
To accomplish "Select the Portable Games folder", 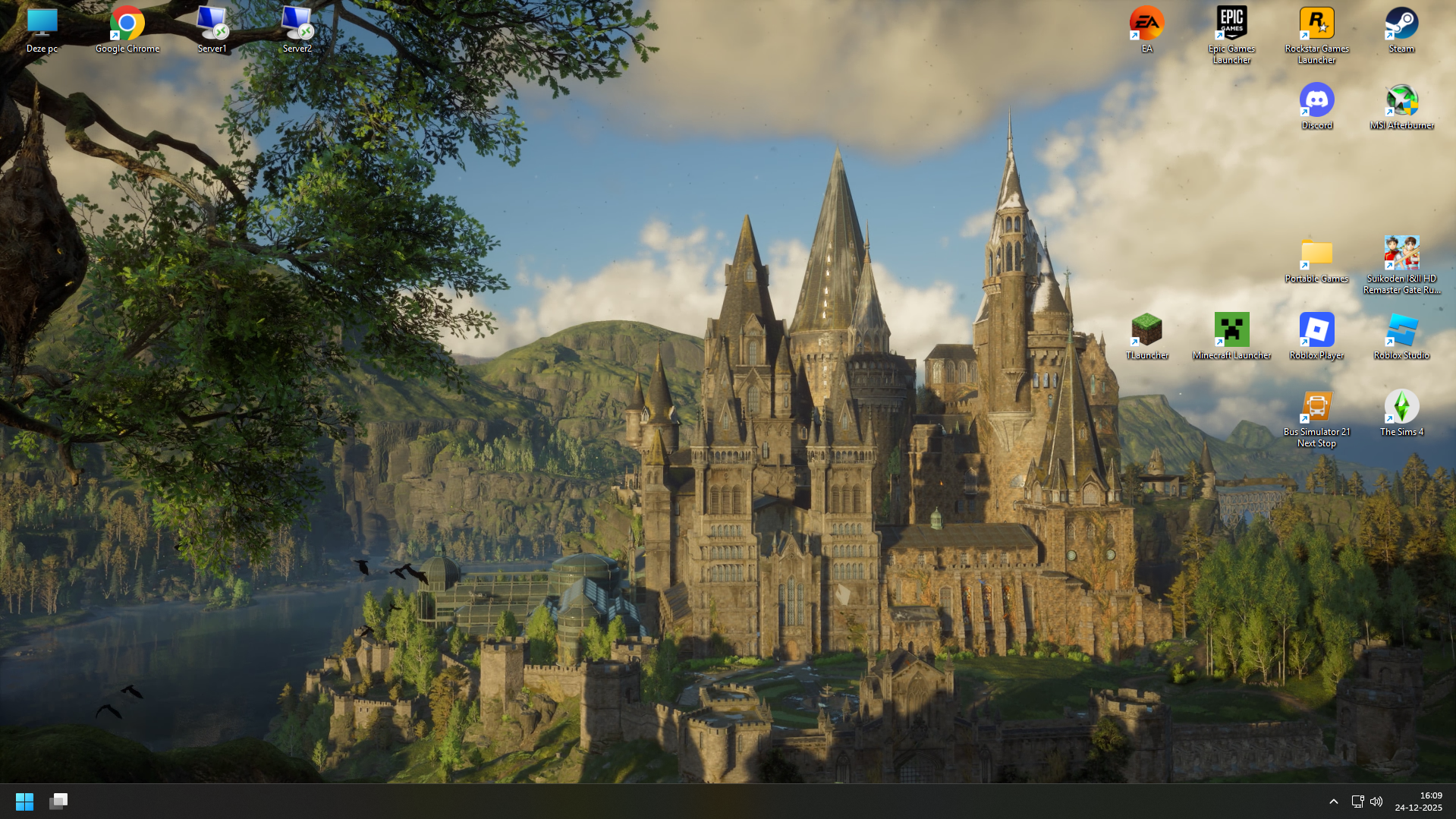I will 1316,254.
